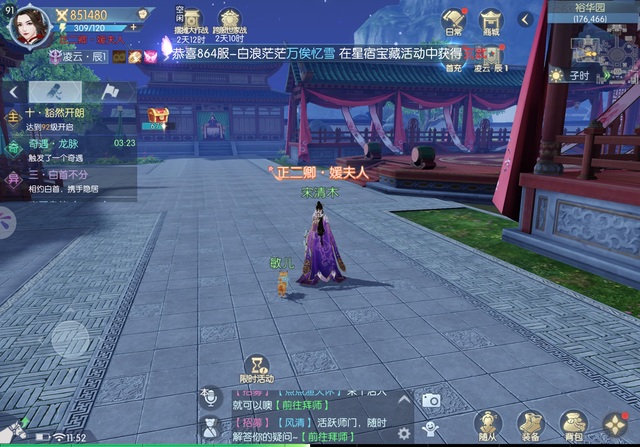Screen dimensions: 640x447
Task: Open the 背包 backpack inventory
Action: point(573,424)
